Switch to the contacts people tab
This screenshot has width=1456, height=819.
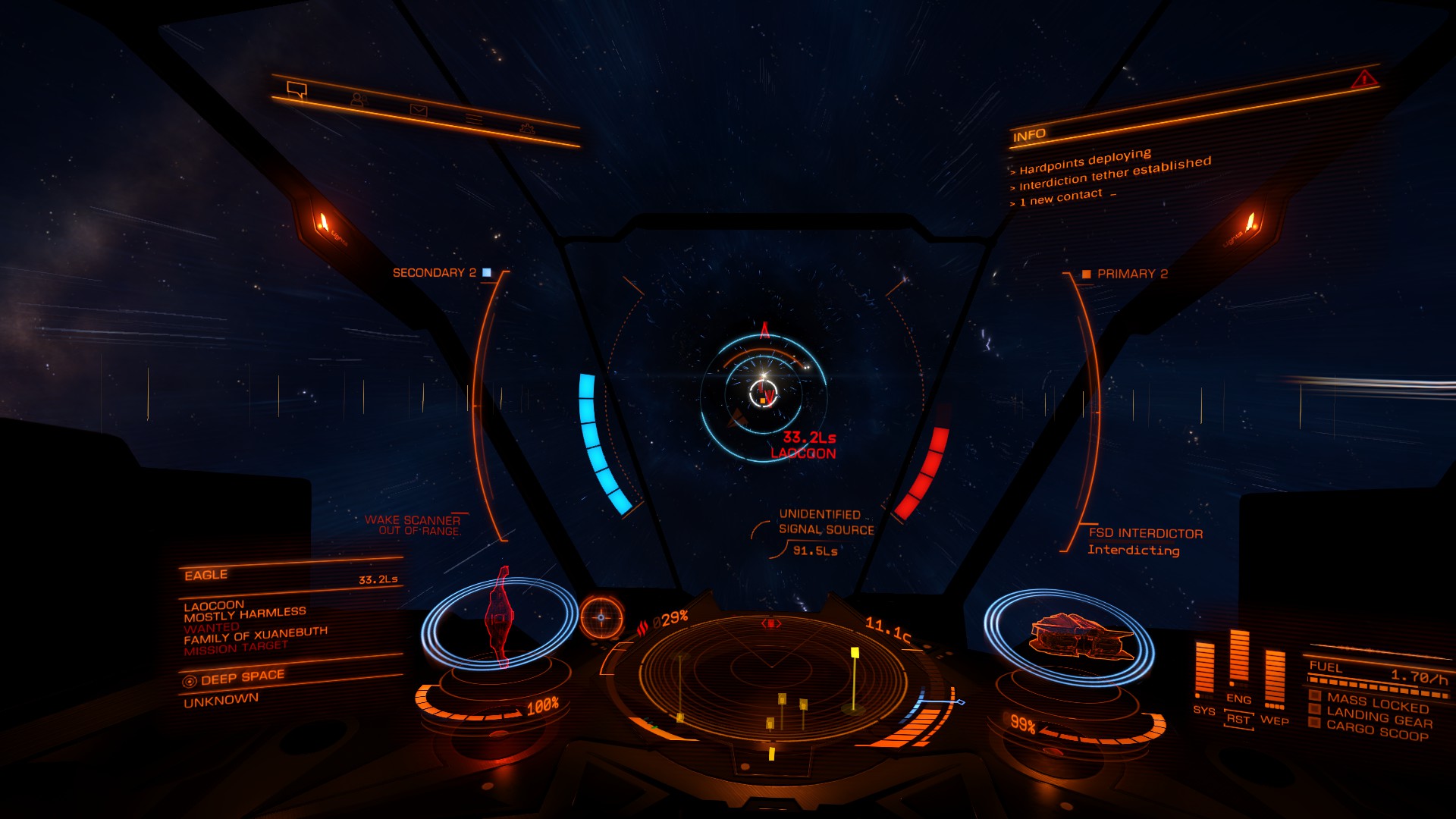pyautogui.click(x=358, y=99)
